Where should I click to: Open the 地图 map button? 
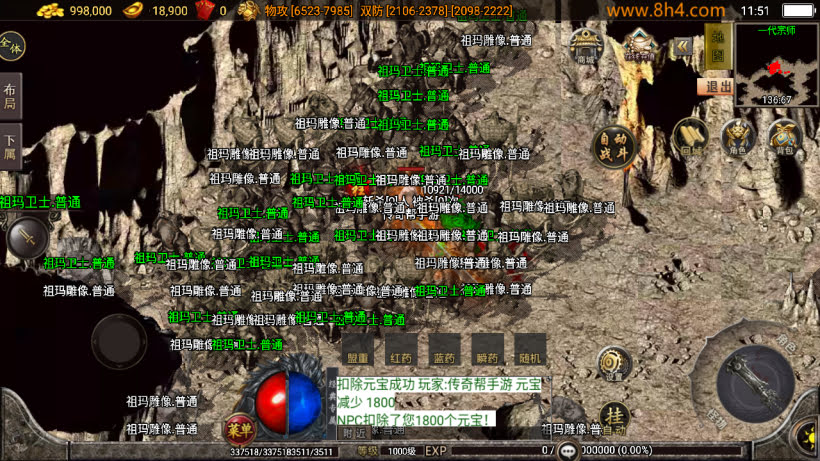pos(715,45)
